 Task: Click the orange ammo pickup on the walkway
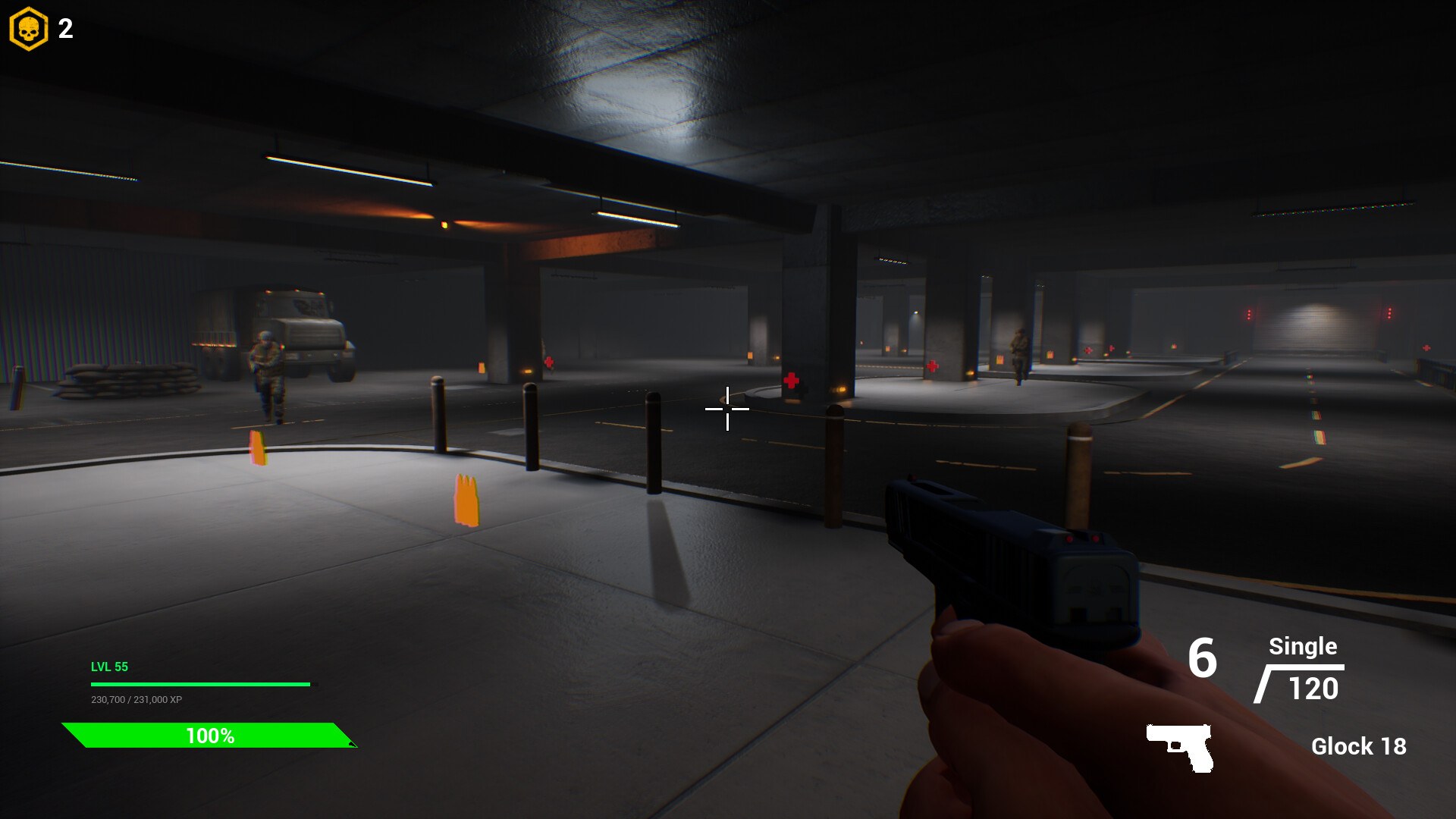(466, 500)
